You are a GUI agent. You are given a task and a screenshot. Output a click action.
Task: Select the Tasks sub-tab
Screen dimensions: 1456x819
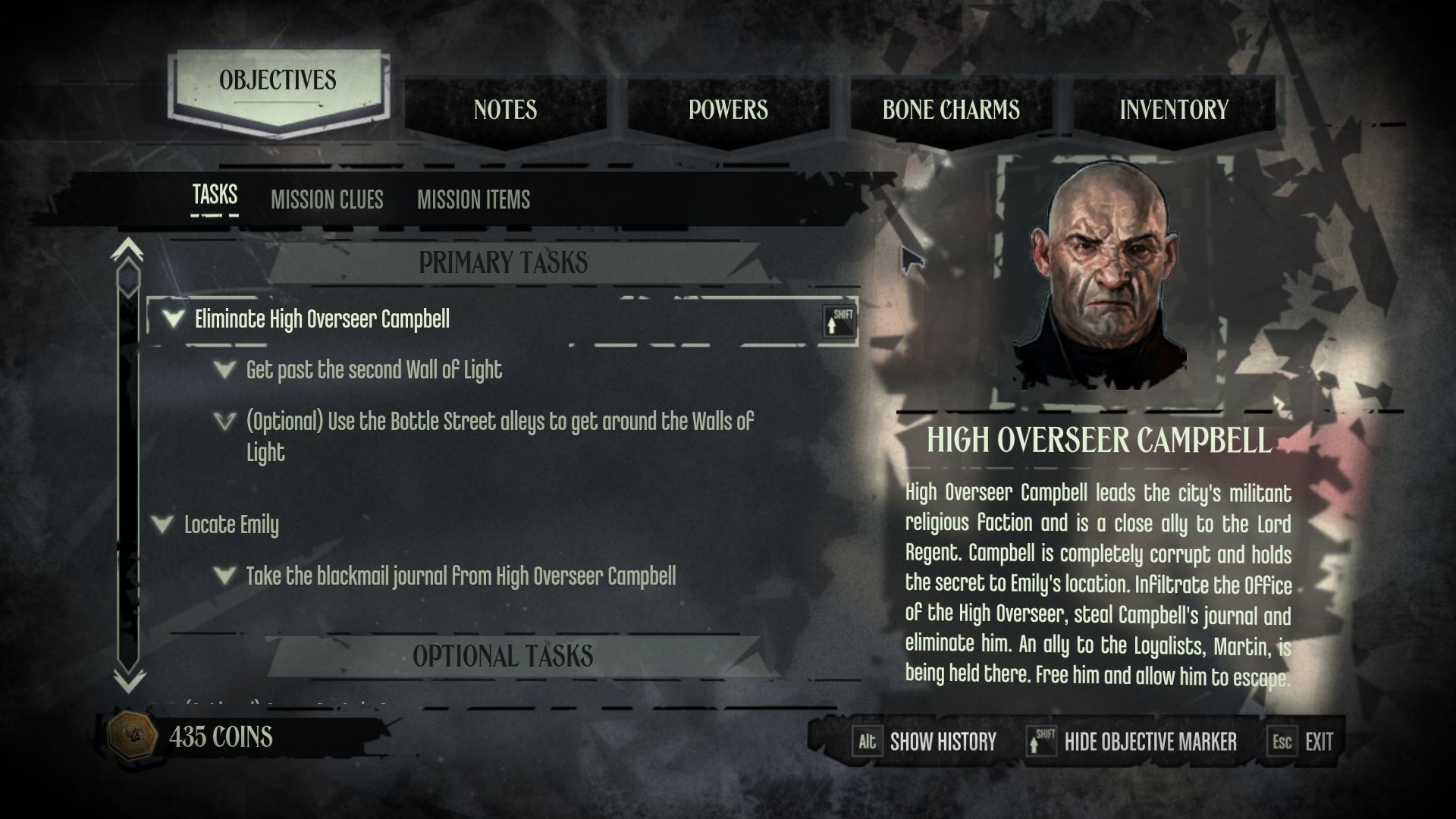point(215,196)
